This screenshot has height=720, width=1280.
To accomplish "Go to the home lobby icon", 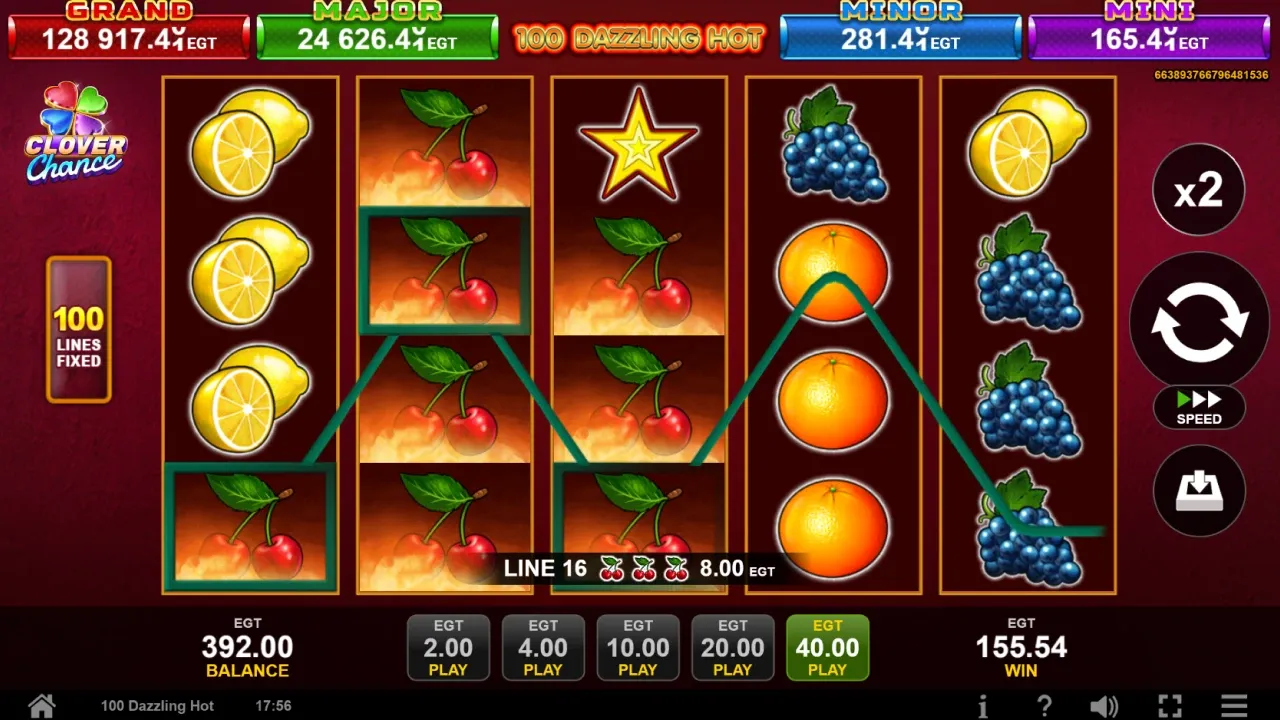I will 41,706.
